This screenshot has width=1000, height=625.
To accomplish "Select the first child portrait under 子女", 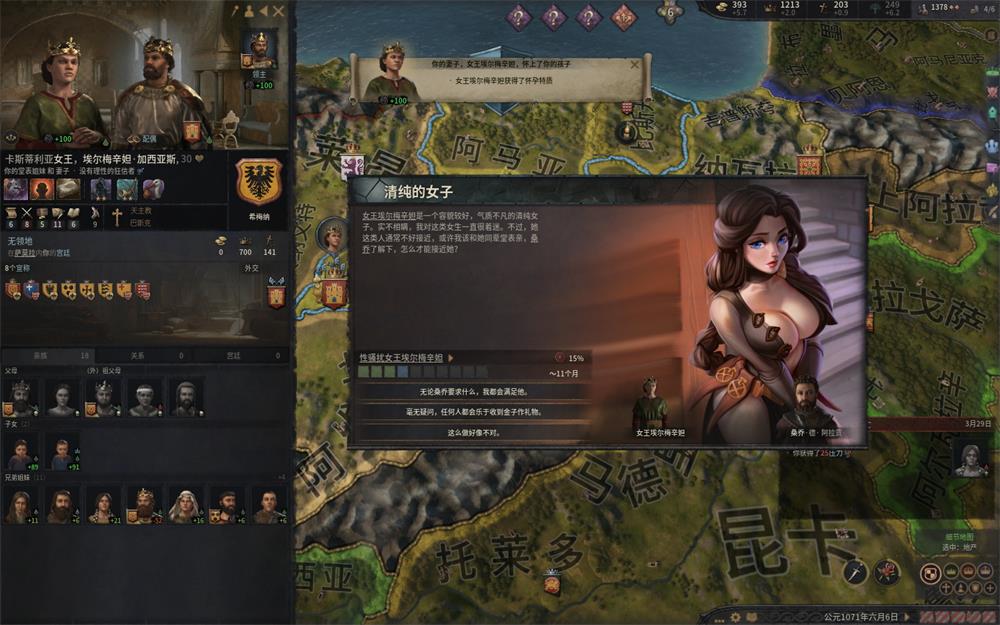I will coord(21,454).
